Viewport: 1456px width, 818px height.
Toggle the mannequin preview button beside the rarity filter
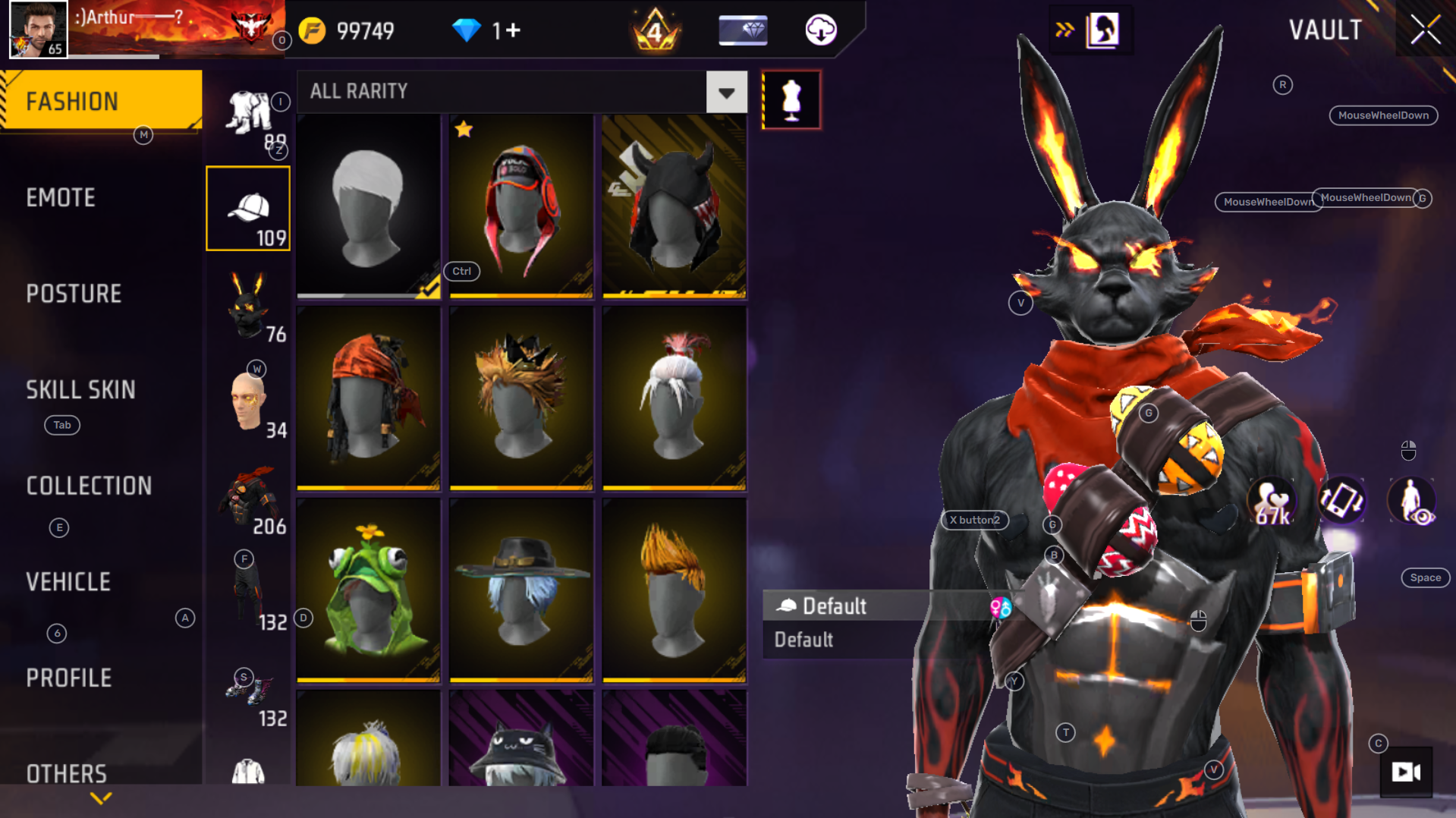(x=791, y=99)
